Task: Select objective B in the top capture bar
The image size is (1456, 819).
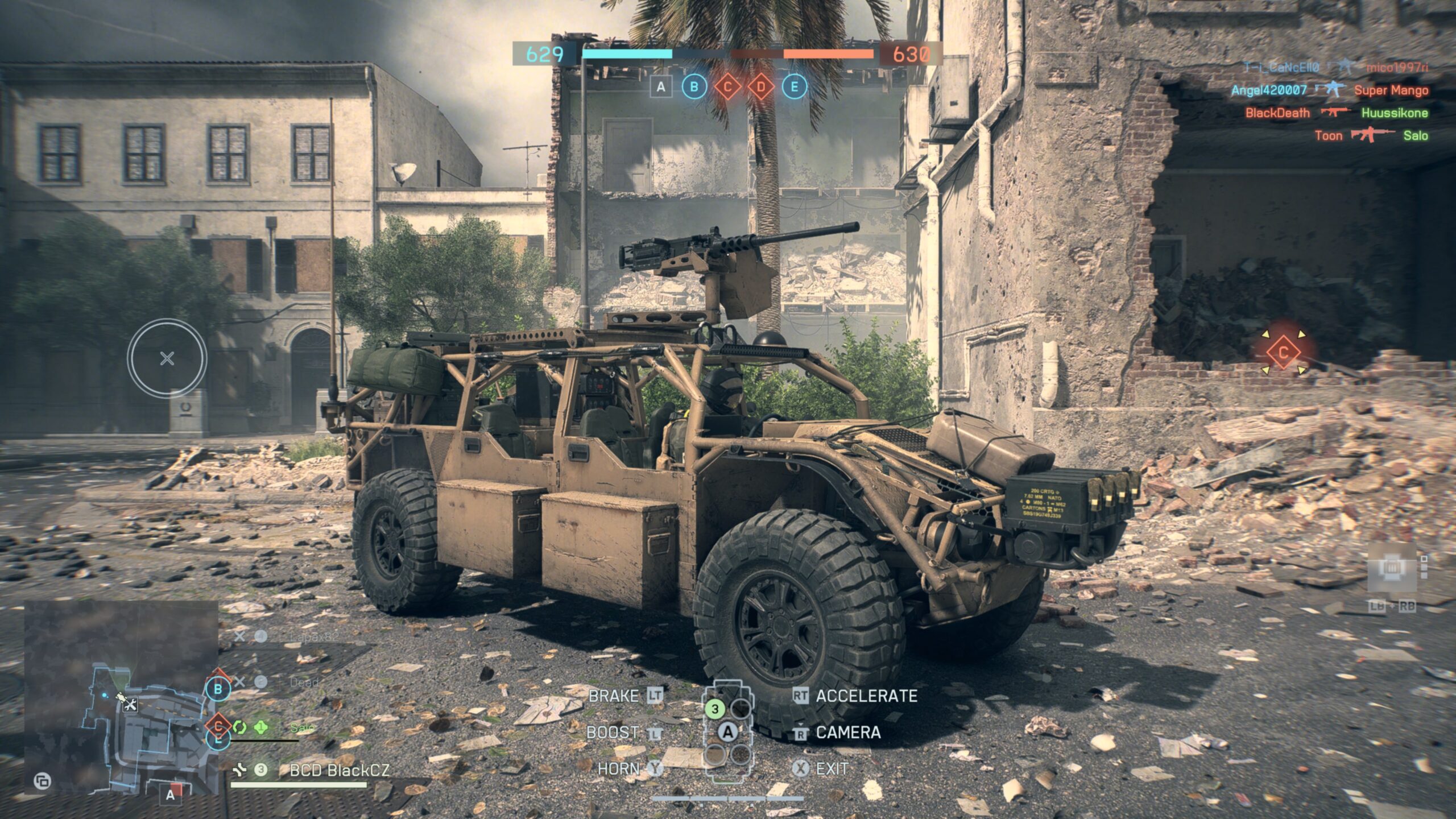Action: (694, 87)
